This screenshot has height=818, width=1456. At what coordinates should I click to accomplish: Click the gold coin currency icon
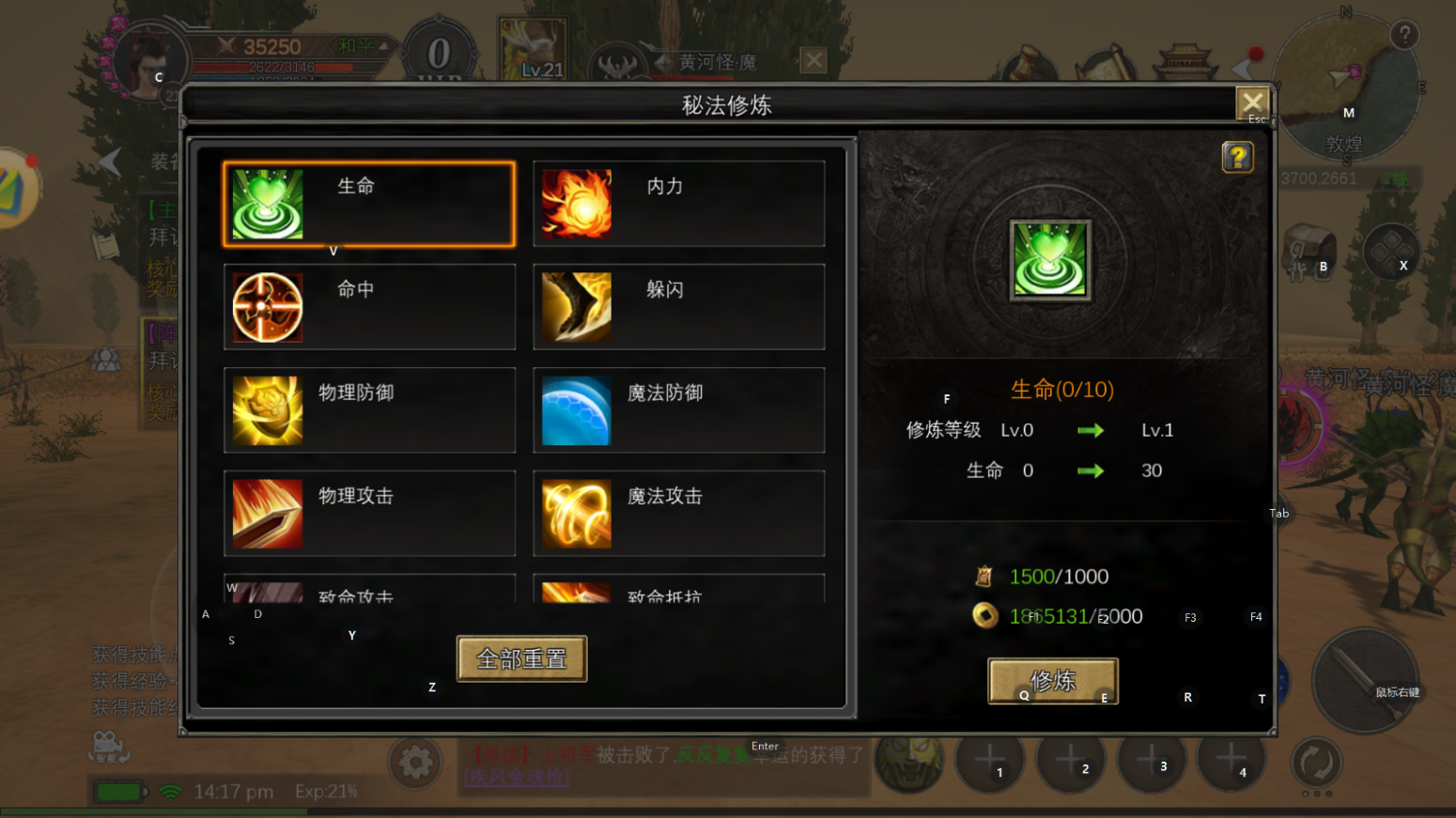coord(984,616)
